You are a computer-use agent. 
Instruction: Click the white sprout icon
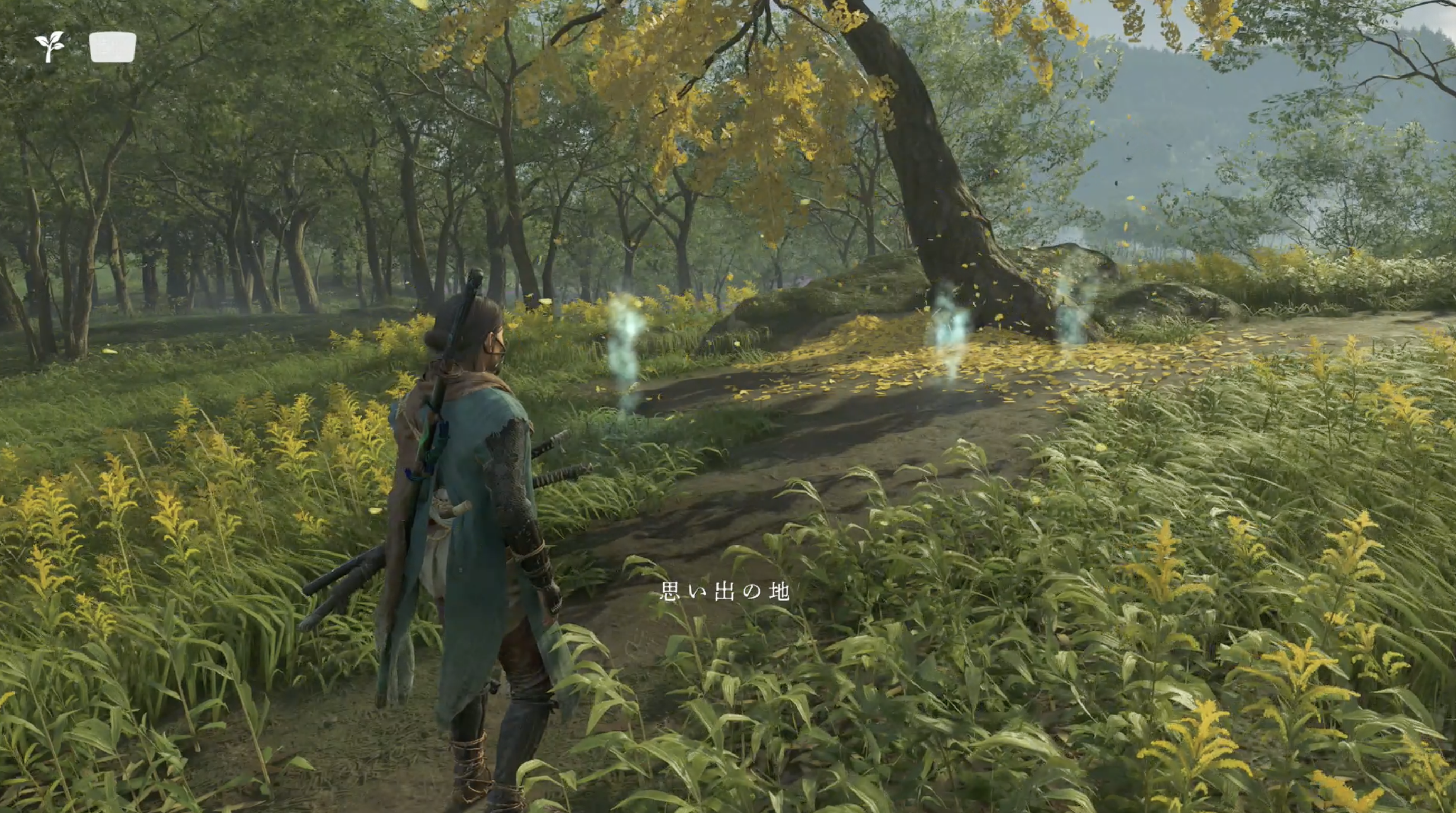point(50,46)
